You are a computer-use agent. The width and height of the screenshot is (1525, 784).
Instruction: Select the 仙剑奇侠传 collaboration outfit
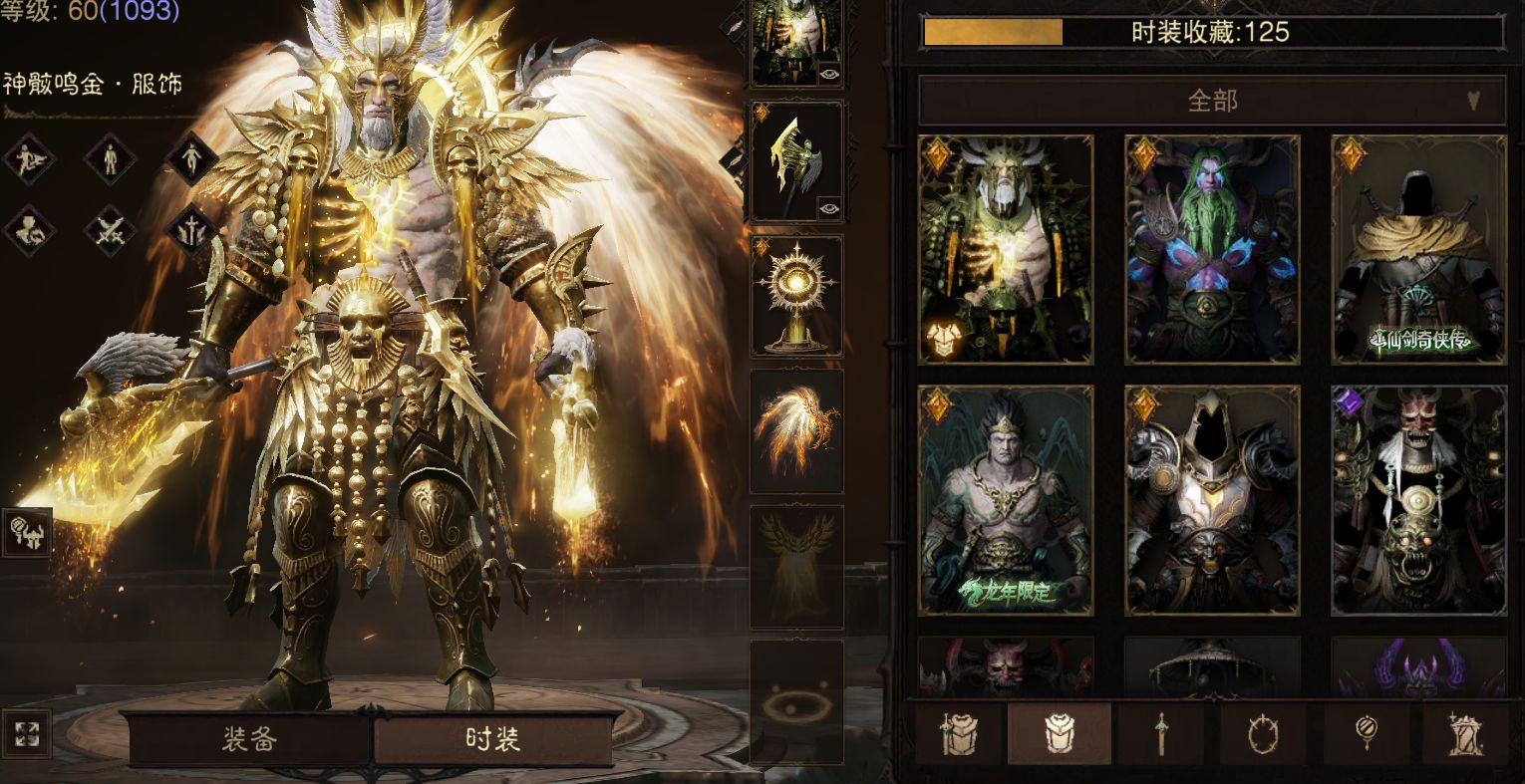[x=1418, y=249]
